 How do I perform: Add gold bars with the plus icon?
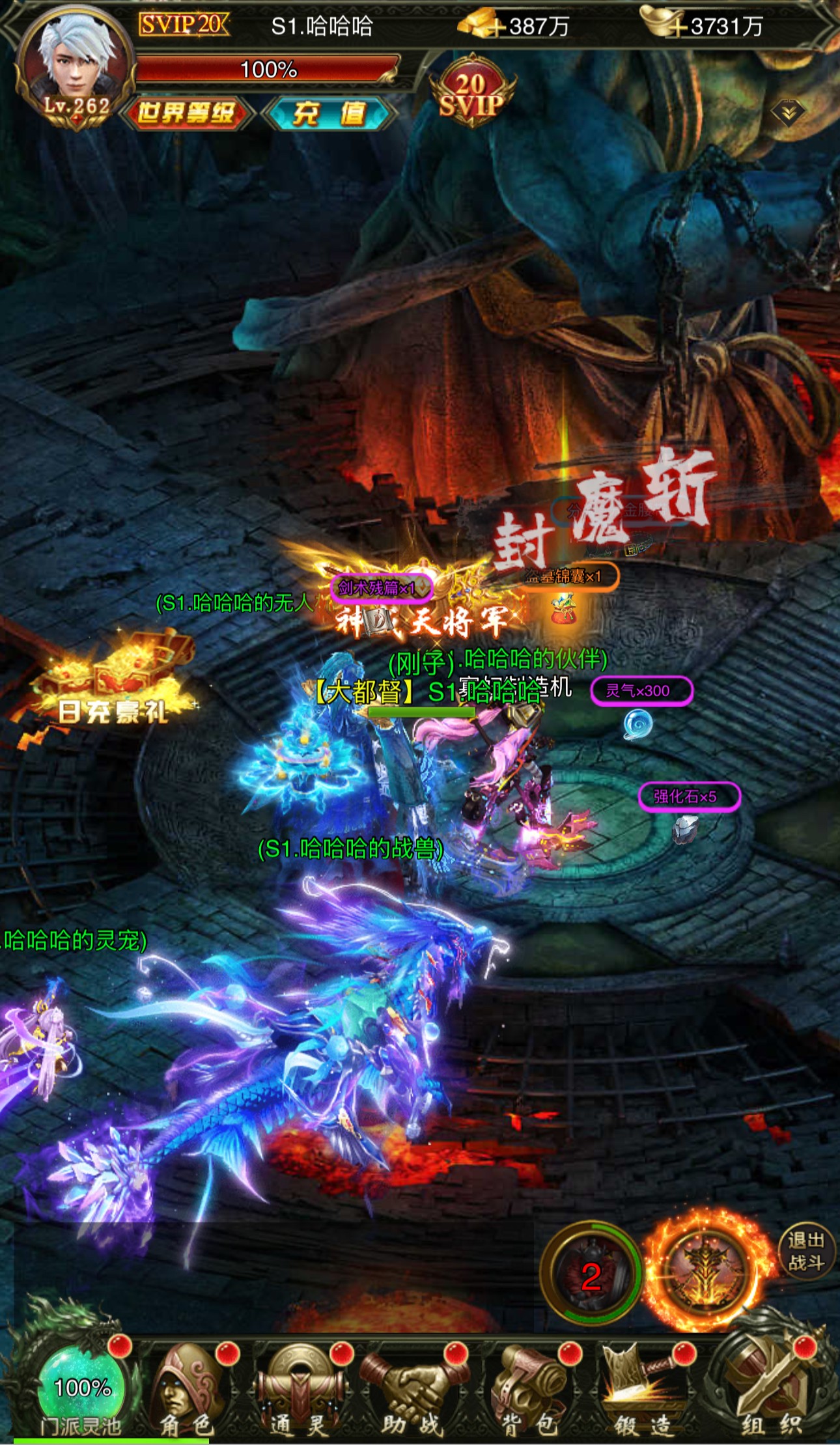tap(497, 27)
